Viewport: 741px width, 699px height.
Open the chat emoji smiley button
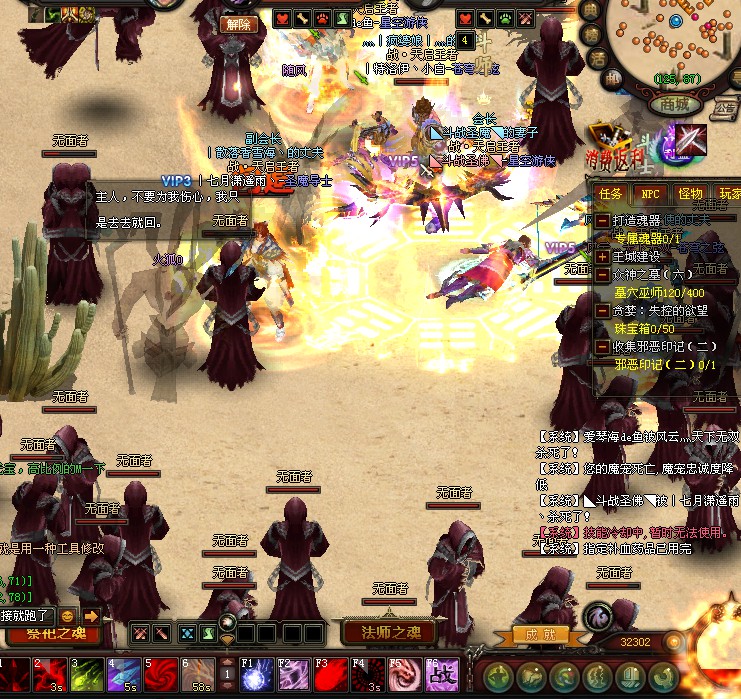coord(68,616)
